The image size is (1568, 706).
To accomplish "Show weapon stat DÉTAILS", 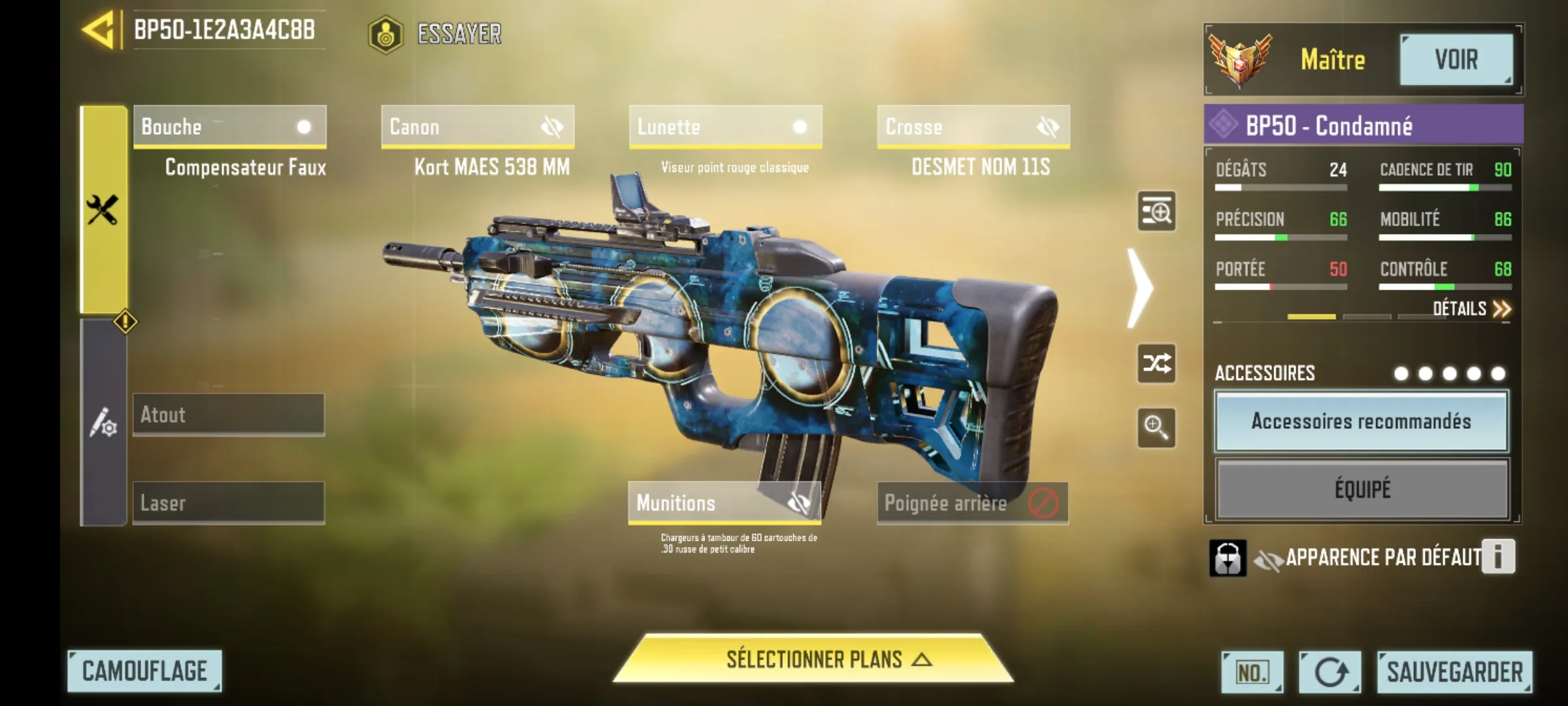I will pyautogui.click(x=1471, y=309).
